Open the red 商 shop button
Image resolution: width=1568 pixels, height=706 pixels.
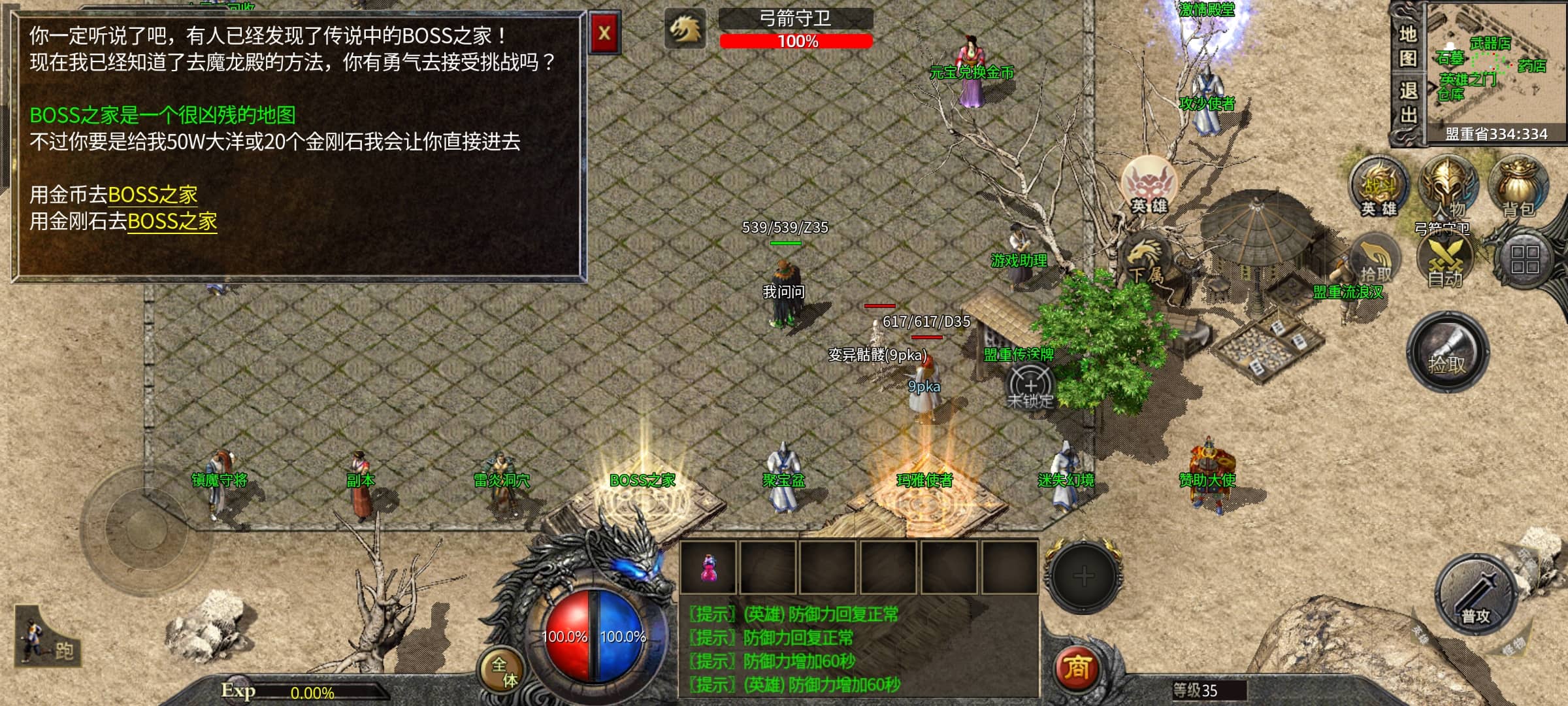1077,667
